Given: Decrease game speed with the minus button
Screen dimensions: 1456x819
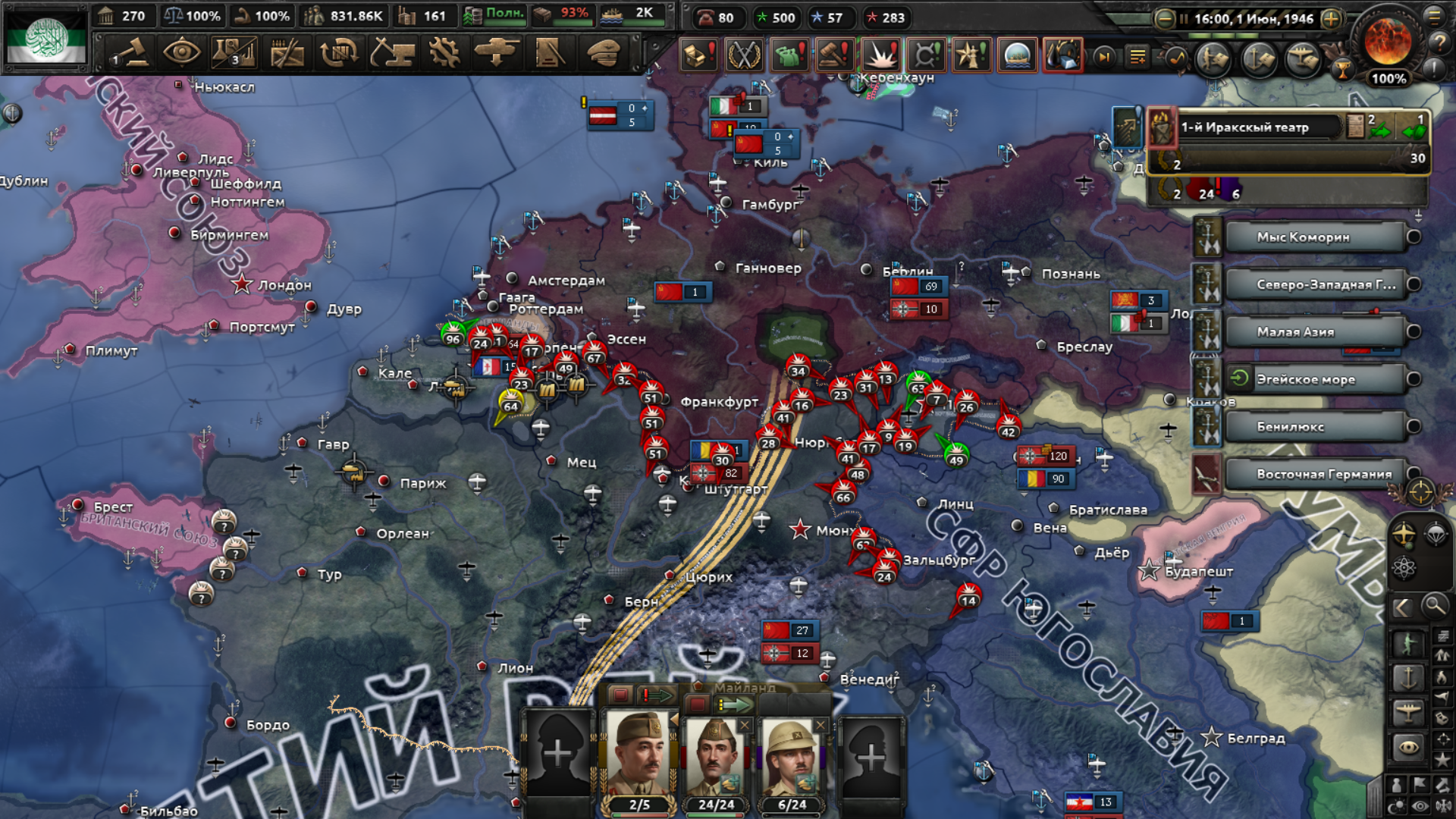Looking at the screenshot, I should 1165,19.
